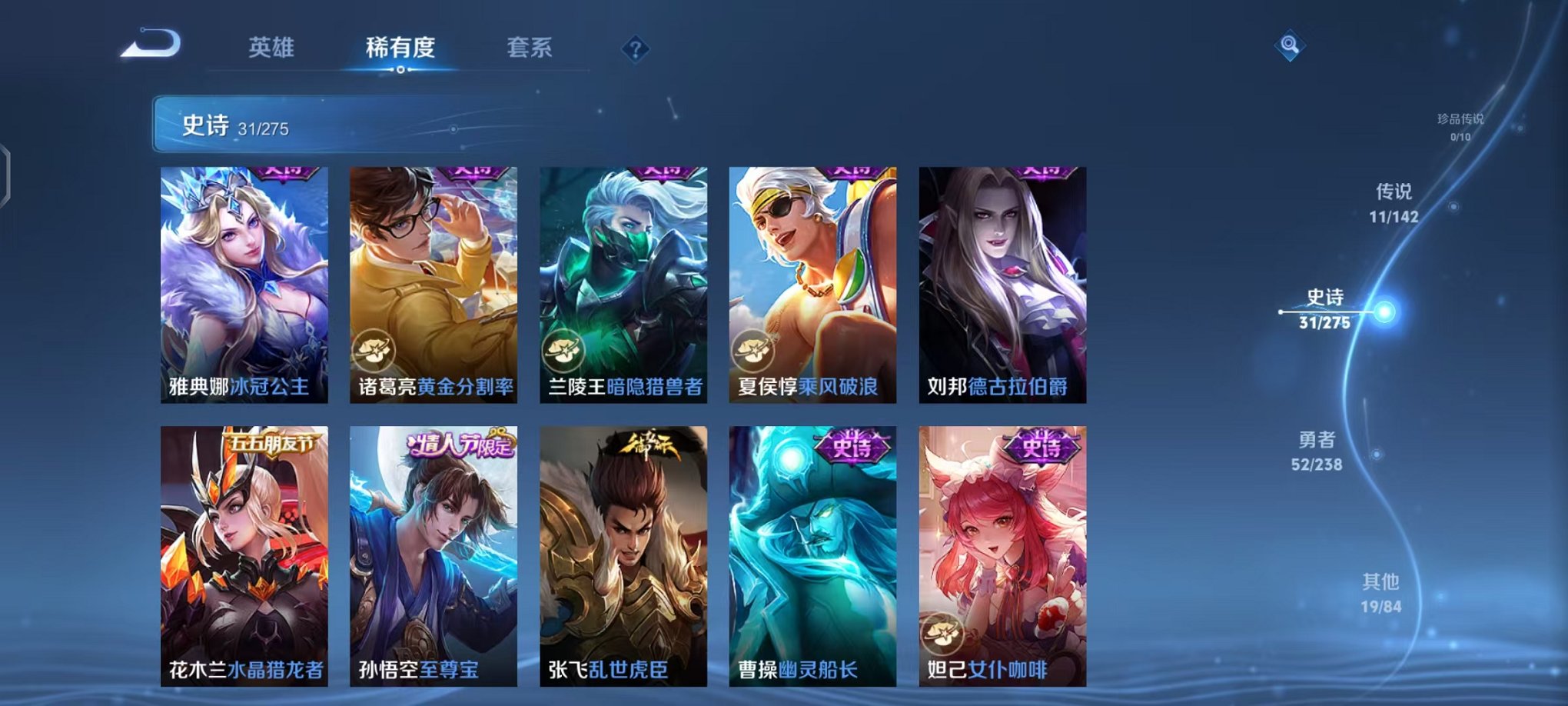
Task: Click the question mark help icon beside tabs
Action: 635,48
